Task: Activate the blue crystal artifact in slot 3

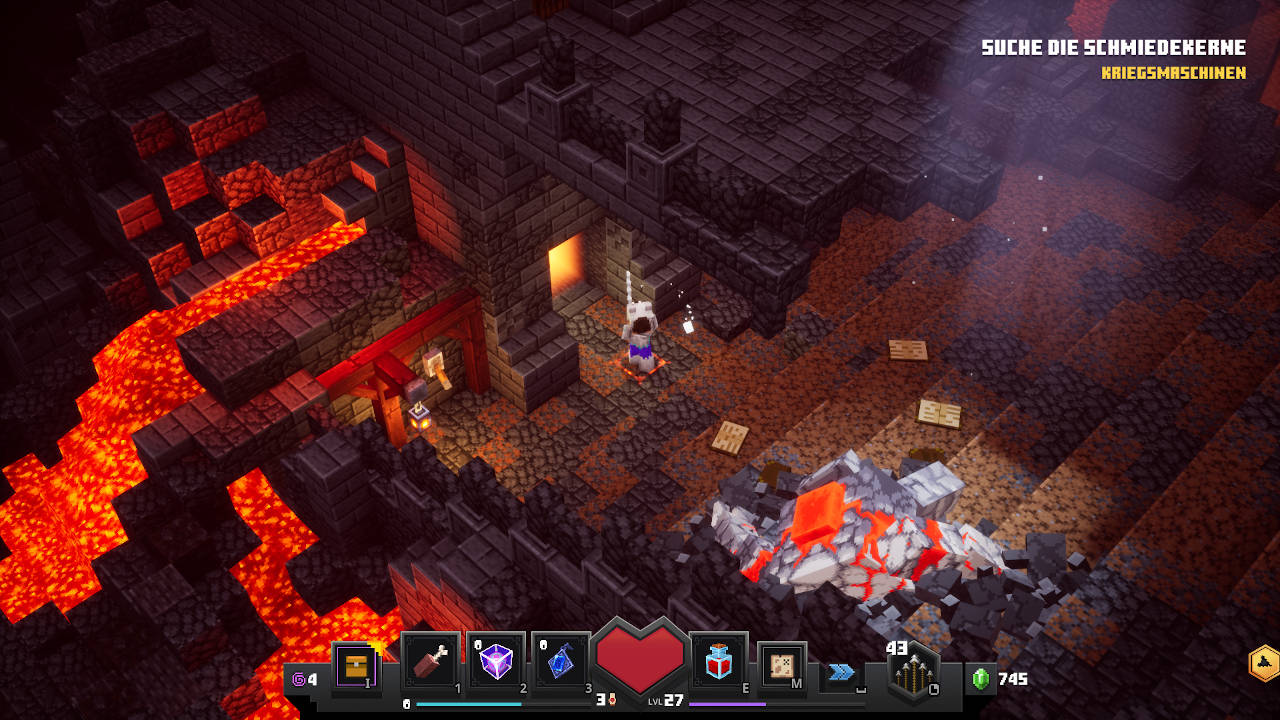Action: pyautogui.click(x=561, y=661)
